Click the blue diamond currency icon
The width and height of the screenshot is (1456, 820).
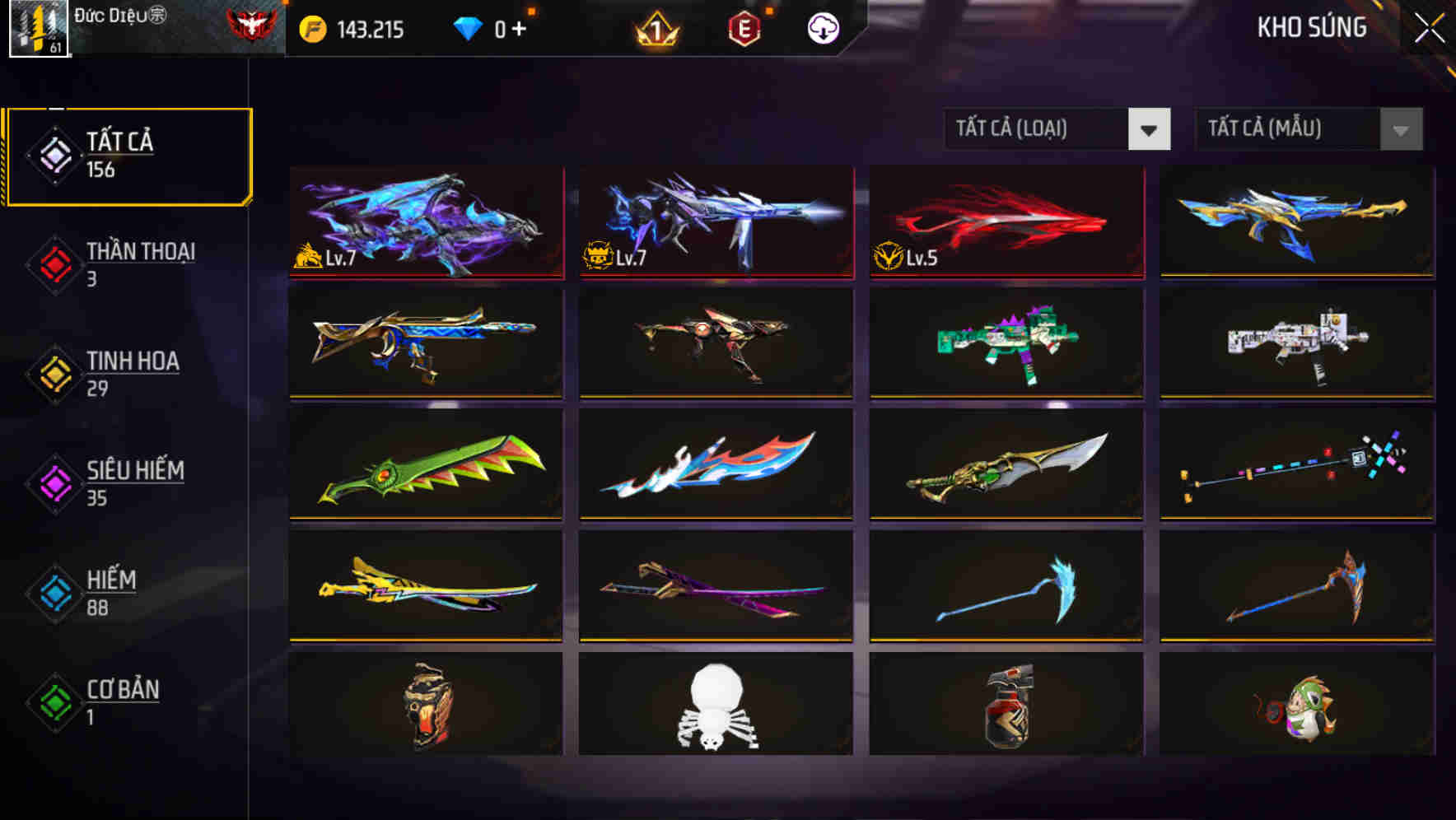(467, 27)
